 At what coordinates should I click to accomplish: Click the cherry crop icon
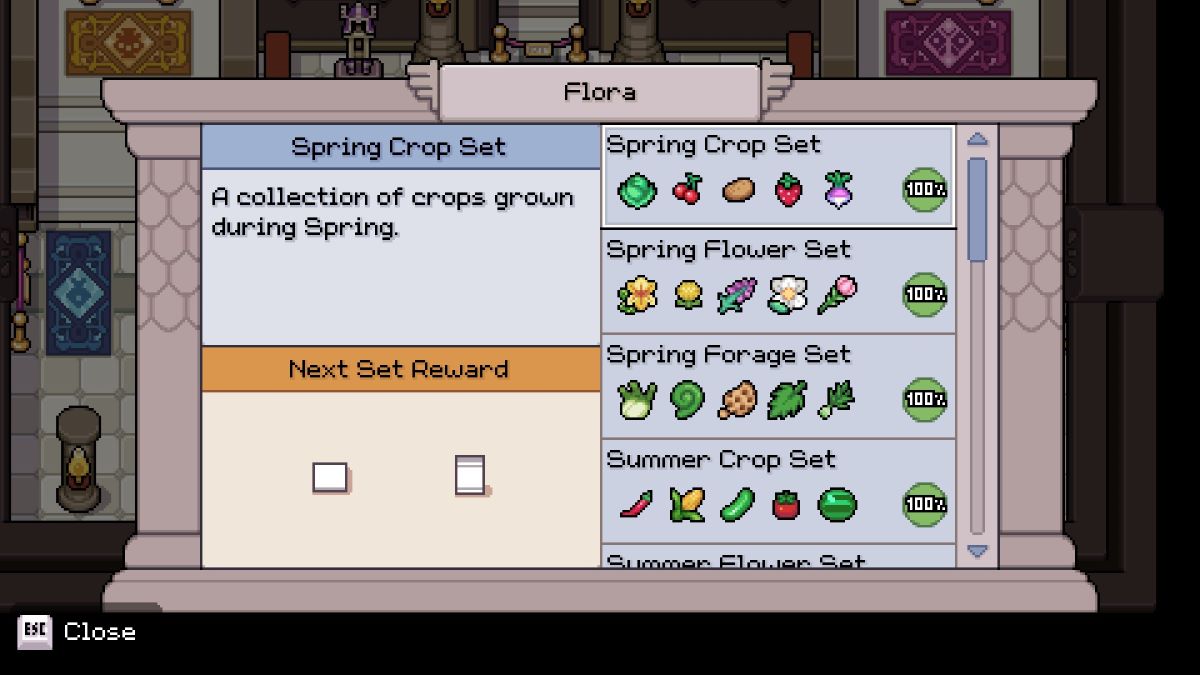[687, 189]
